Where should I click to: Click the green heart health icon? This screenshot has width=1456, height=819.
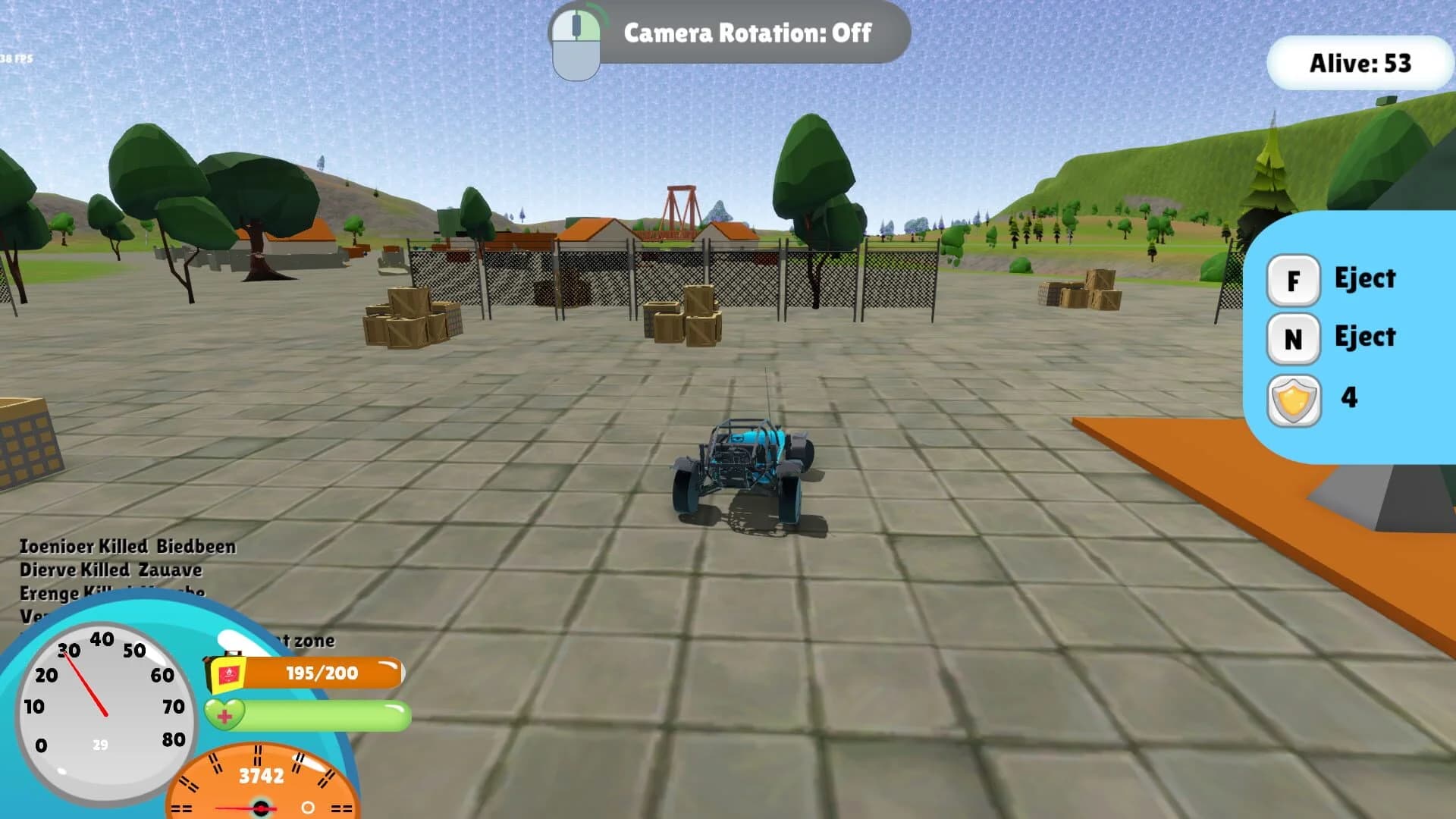(223, 714)
